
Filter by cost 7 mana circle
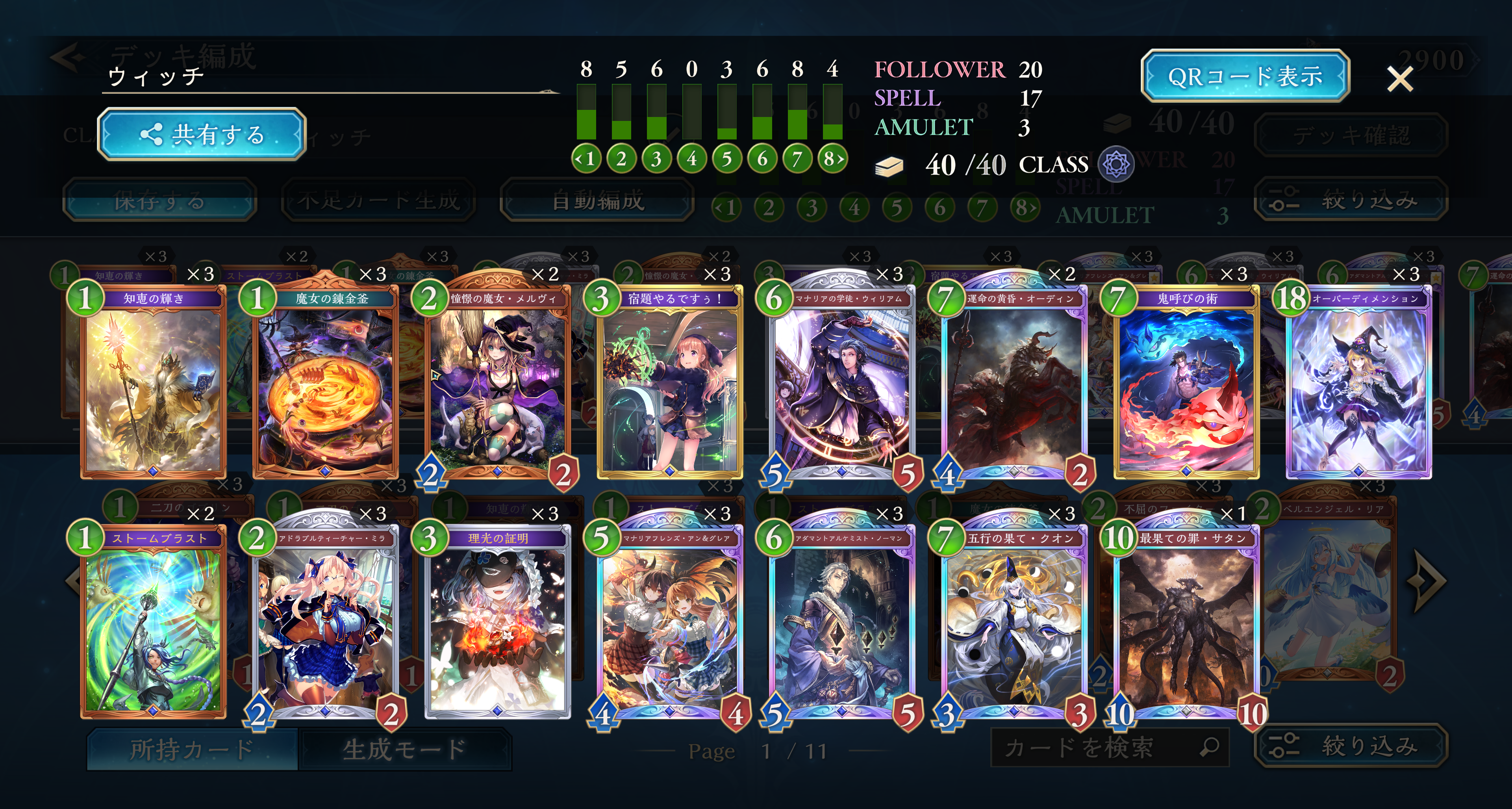[797, 158]
